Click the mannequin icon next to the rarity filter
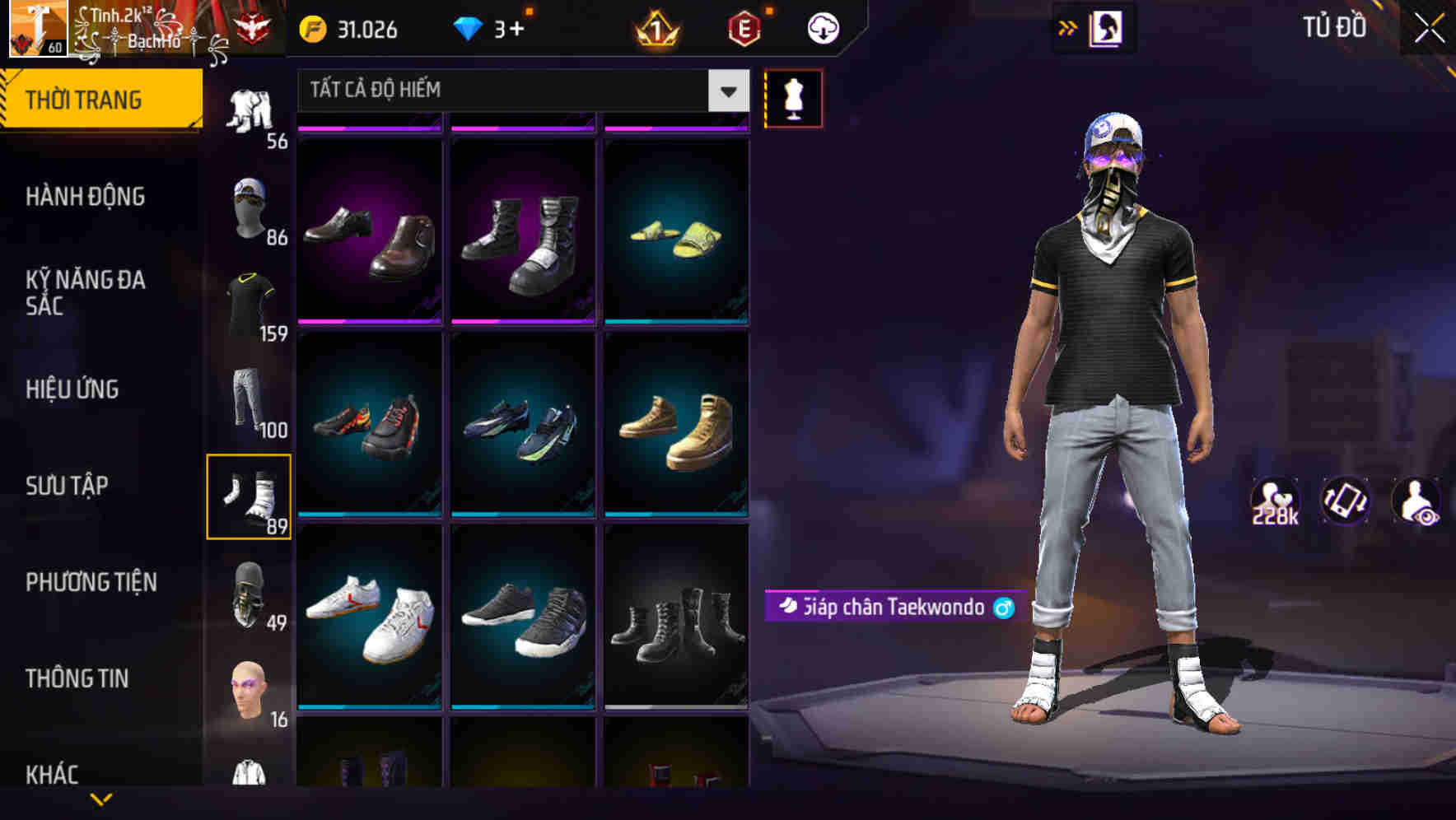1456x820 pixels. [x=793, y=97]
